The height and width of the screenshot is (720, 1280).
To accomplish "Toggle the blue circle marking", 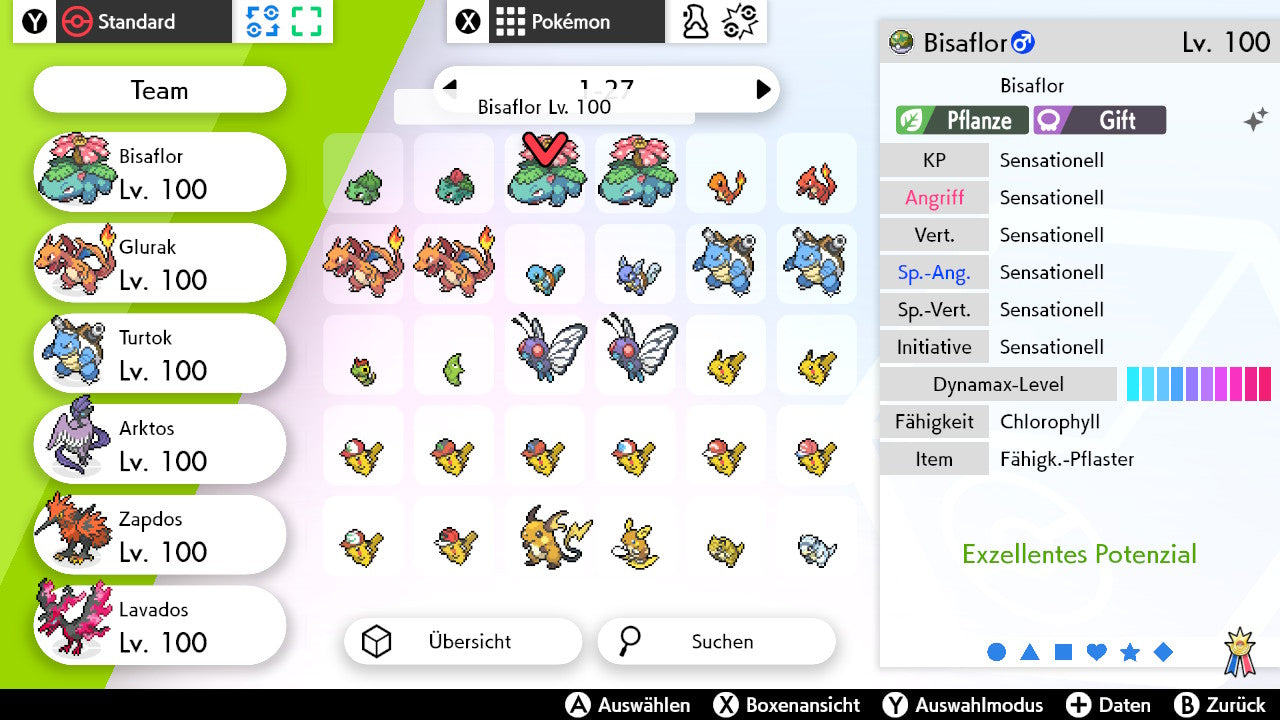I will pos(997,652).
